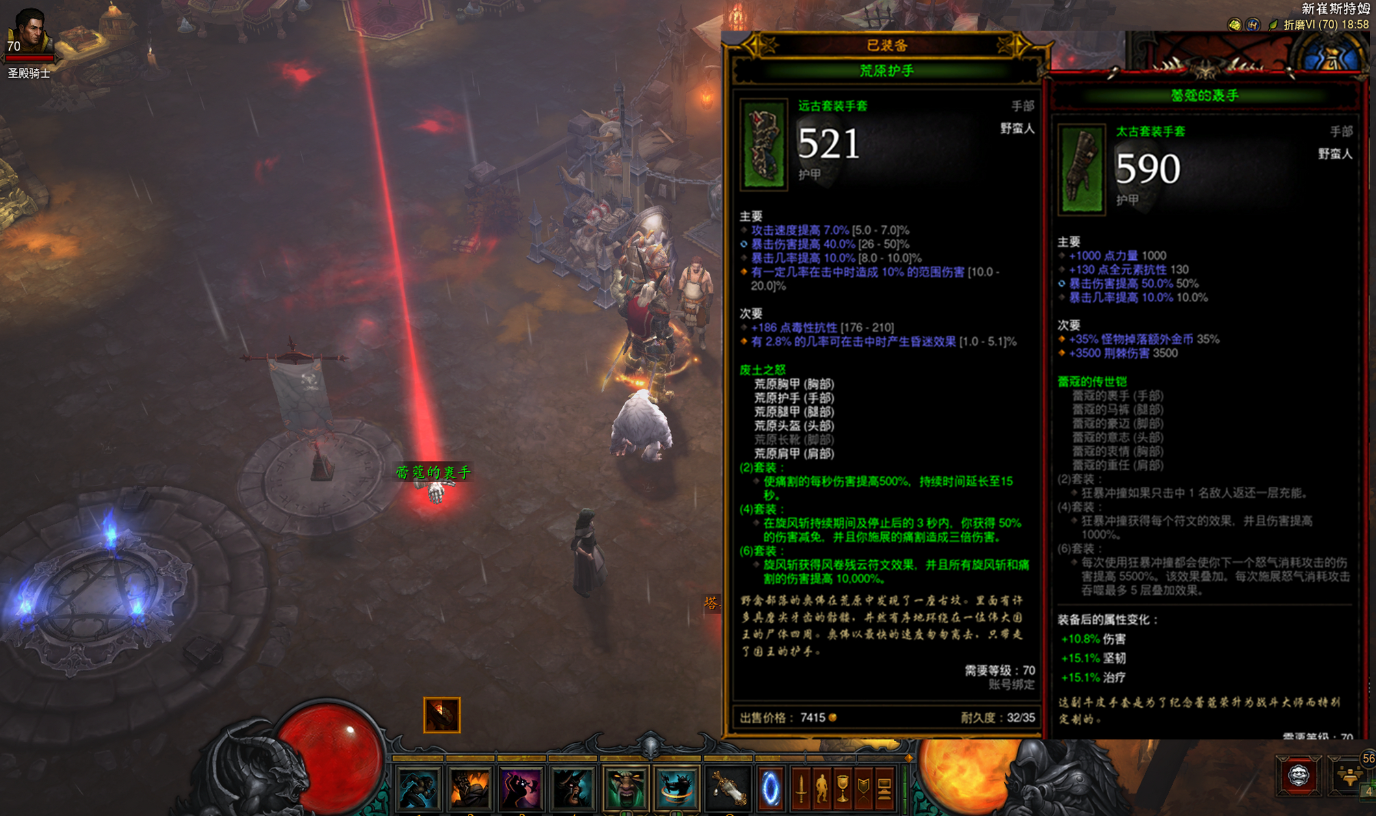
Task: Cast the horned berserker shout skill
Action: pyautogui.click(x=573, y=789)
